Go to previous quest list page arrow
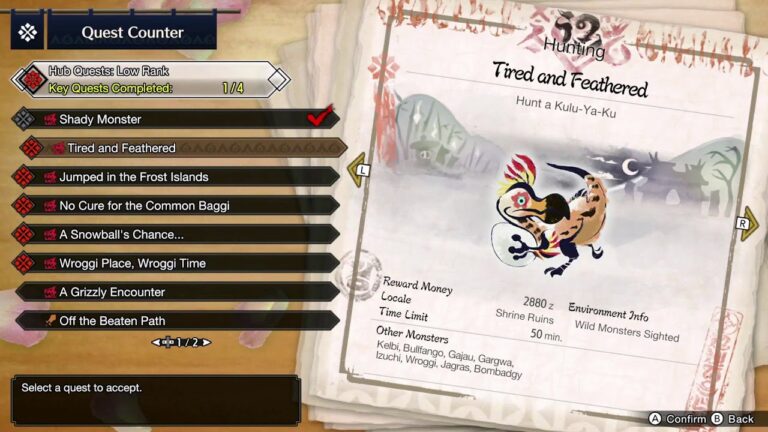Screen dimensions: 768x432 [x=156, y=342]
